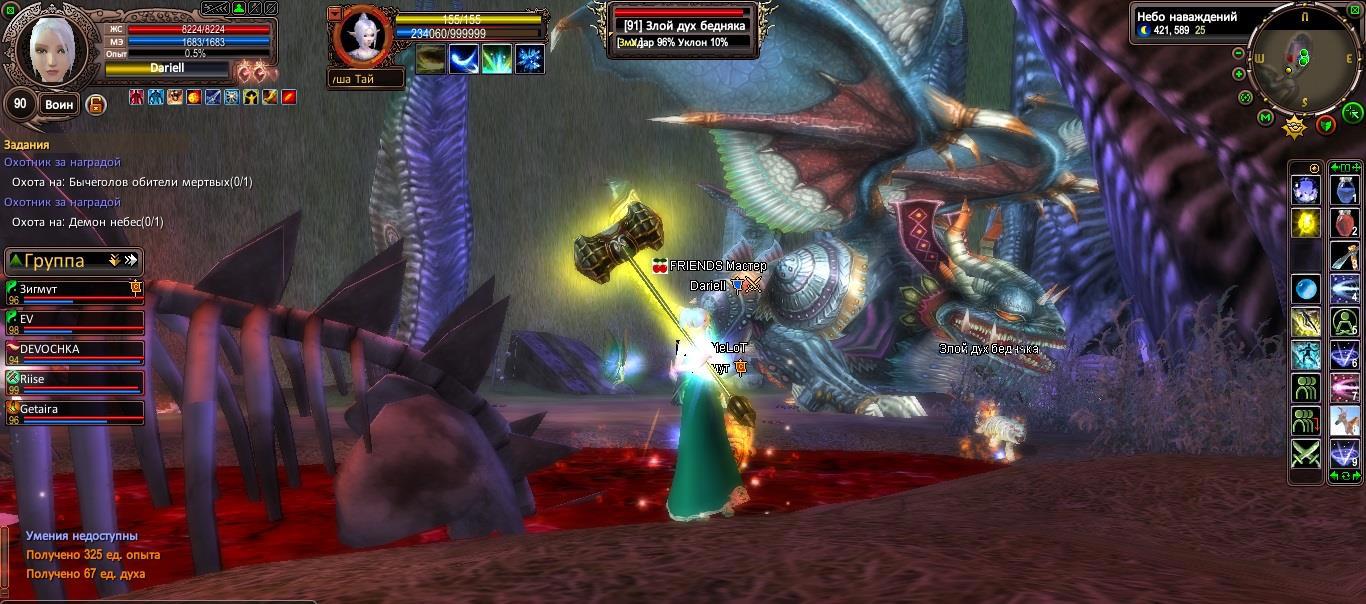Viewport: 1366px width, 604px height.
Task: Zoom out the minimap with minus button
Action: pyautogui.click(x=1238, y=54)
